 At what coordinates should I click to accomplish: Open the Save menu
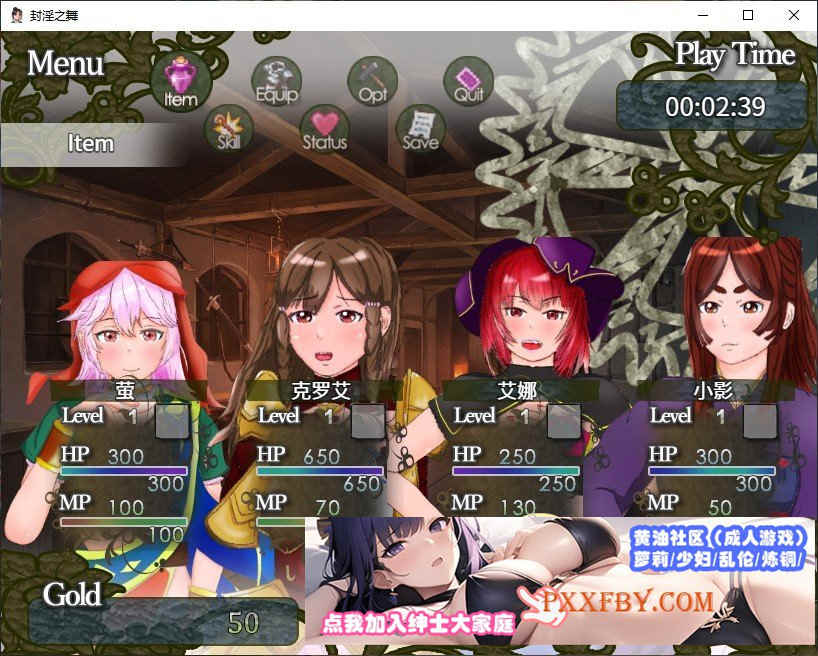coord(420,129)
